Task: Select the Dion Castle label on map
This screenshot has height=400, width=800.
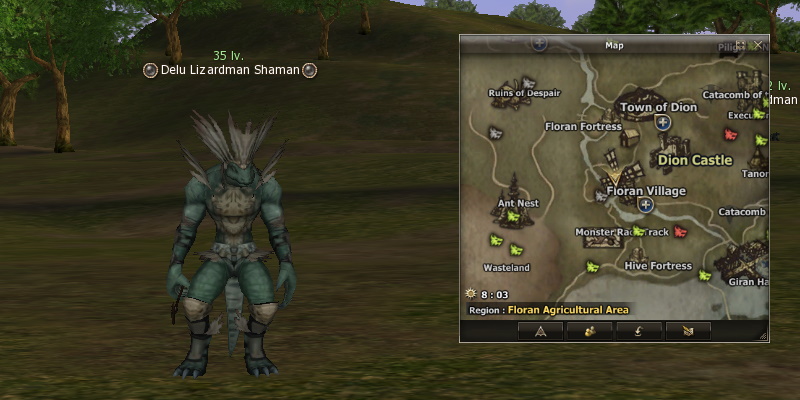Action: [x=695, y=160]
